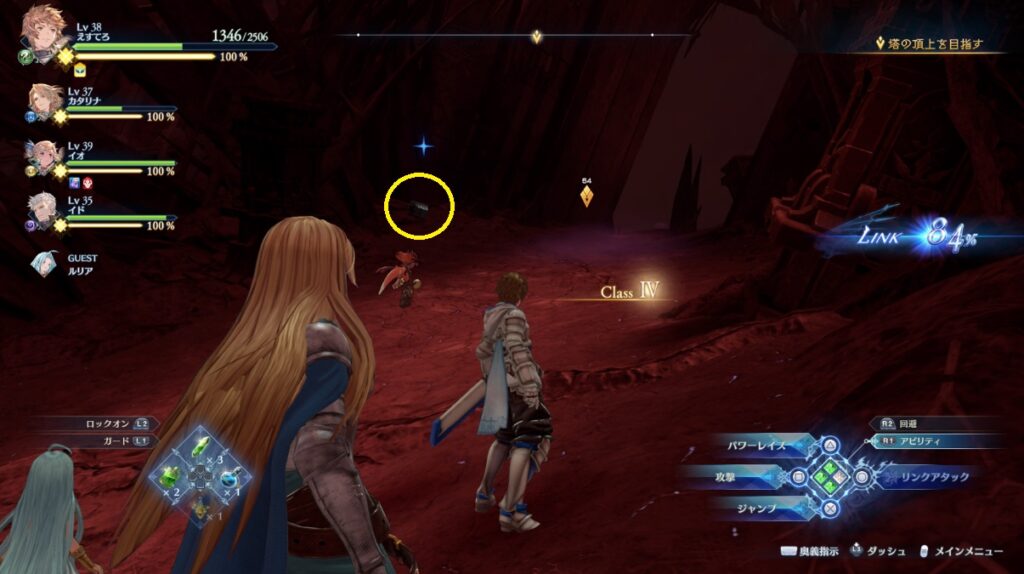
Task: Select Id's party portrait
Action: pyautogui.click(x=45, y=211)
